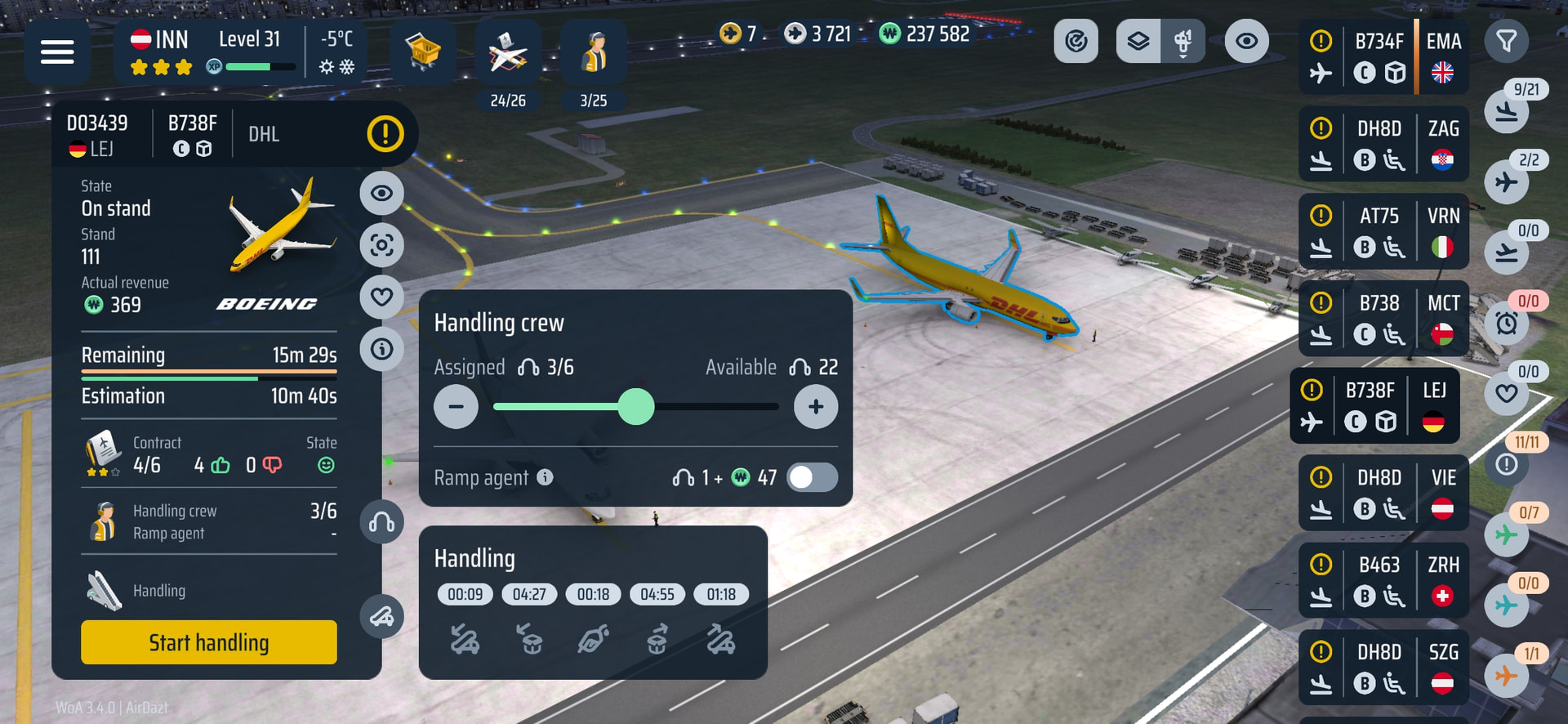
Task: Show aircraft info with the info button
Action: [x=381, y=349]
